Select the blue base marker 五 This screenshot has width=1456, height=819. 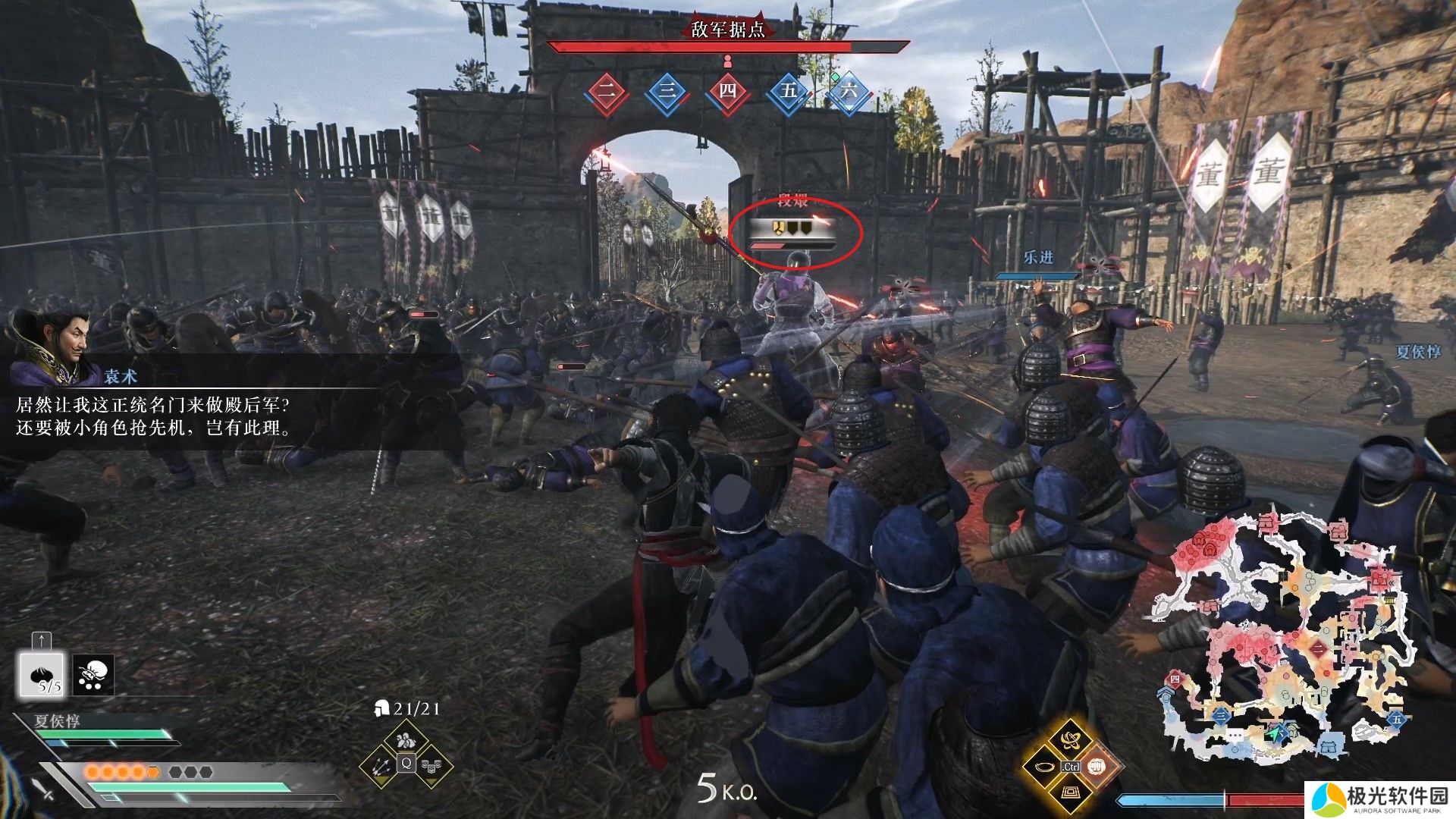789,92
